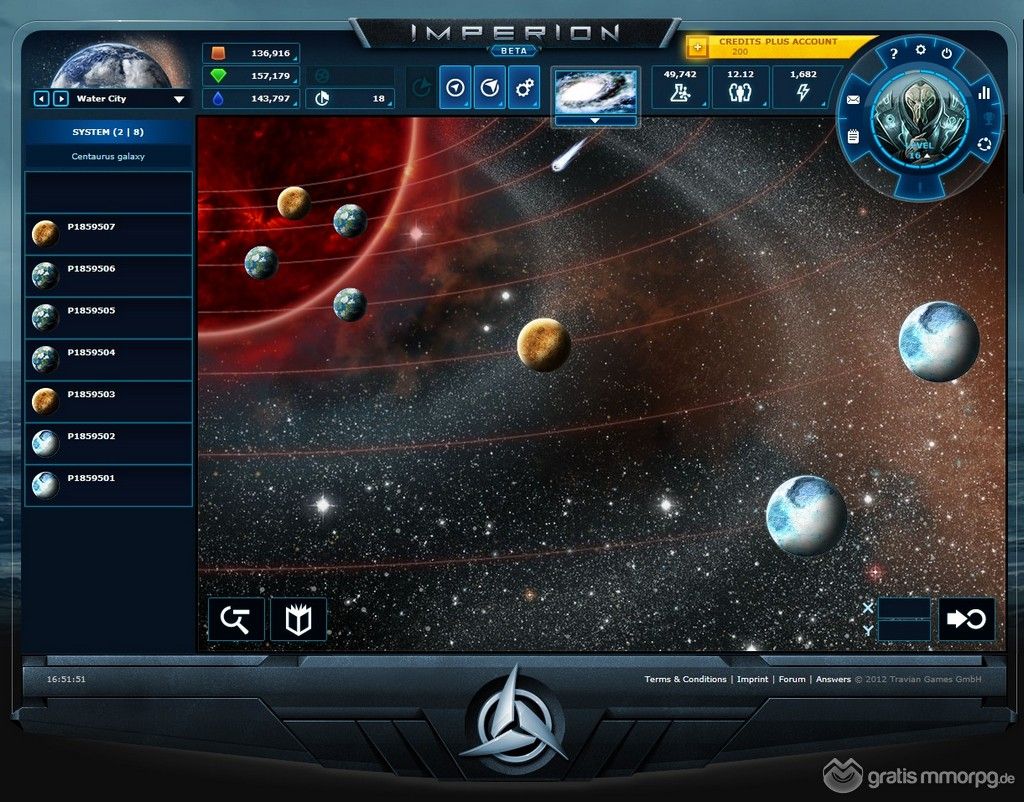Open the Water City planet dropdown

pos(179,99)
